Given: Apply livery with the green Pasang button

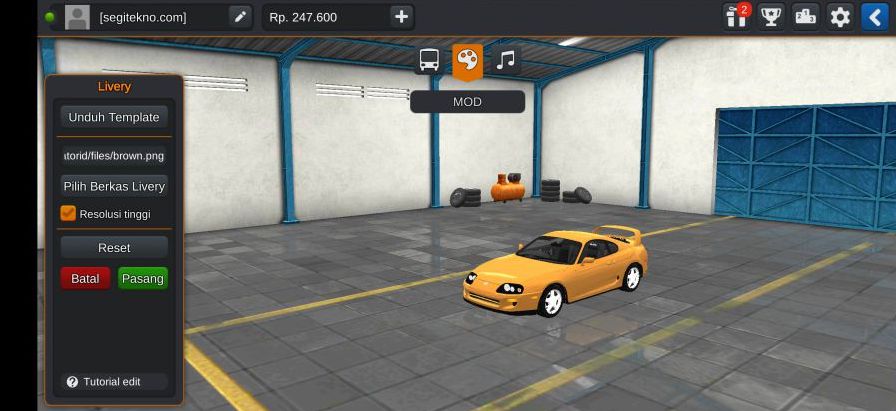Looking at the screenshot, I should click(x=143, y=278).
